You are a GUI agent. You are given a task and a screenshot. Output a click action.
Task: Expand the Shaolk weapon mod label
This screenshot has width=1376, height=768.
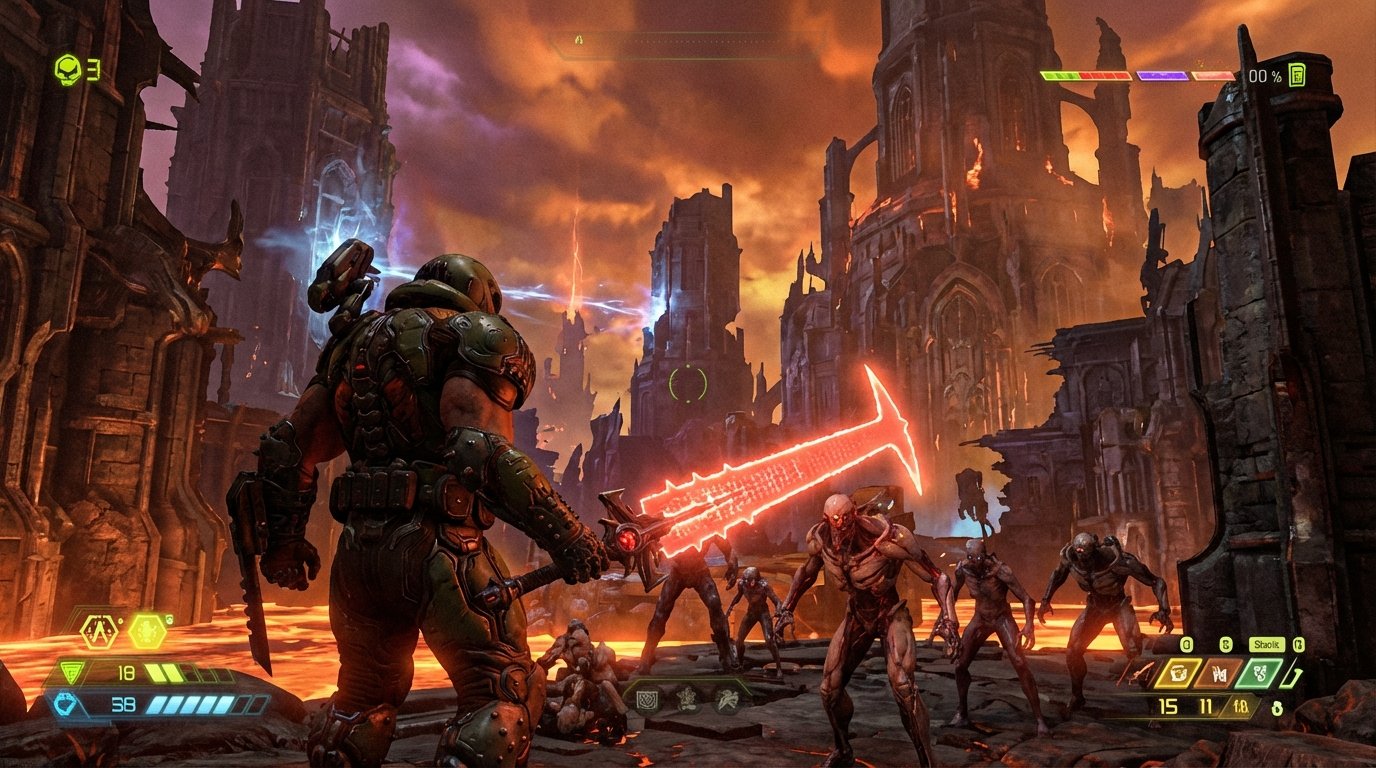tap(1266, 645)
